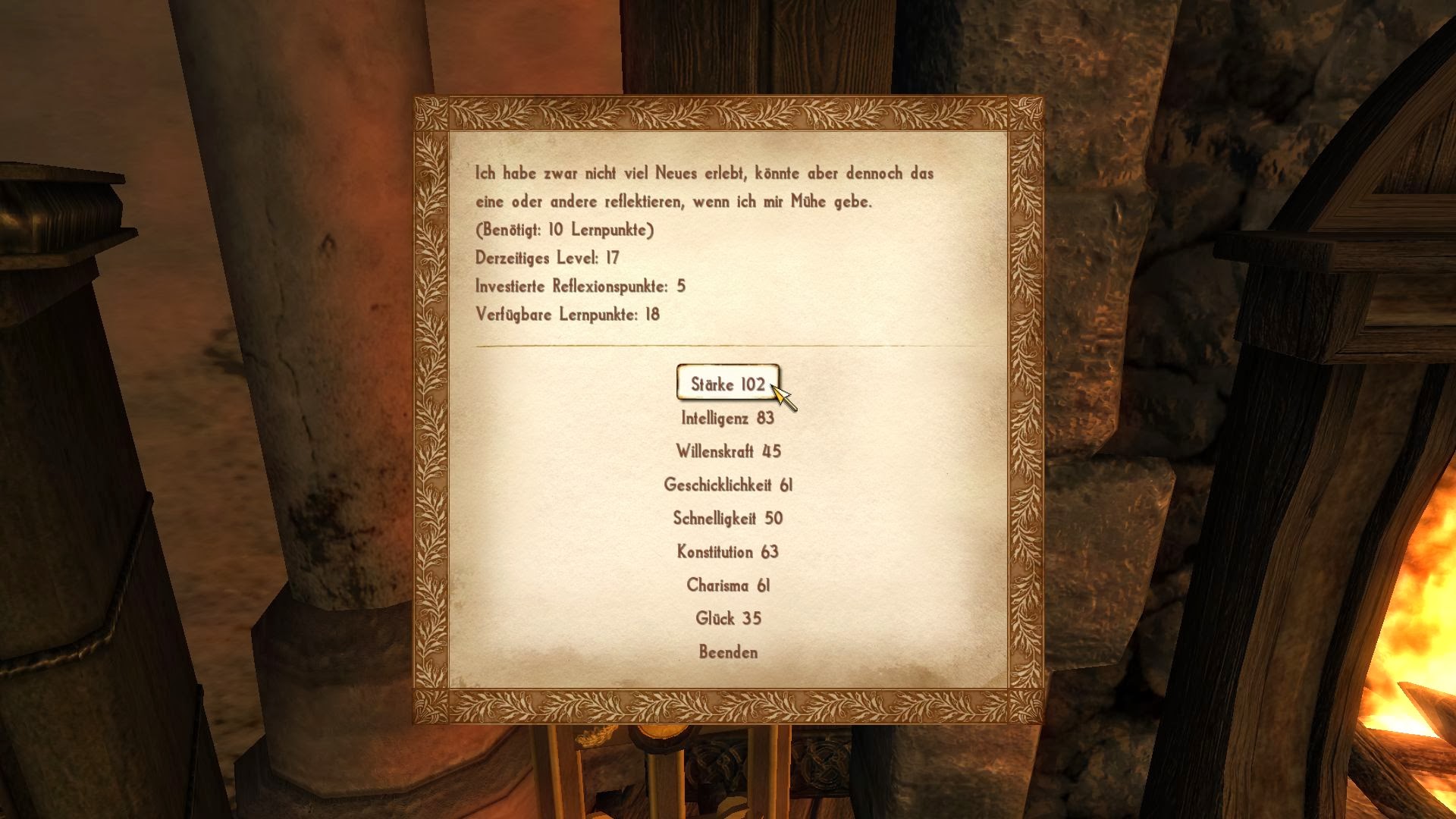Choose Intelligenz 83 to improve
This screenshot has width=1456, height=819.
point(727,418)
